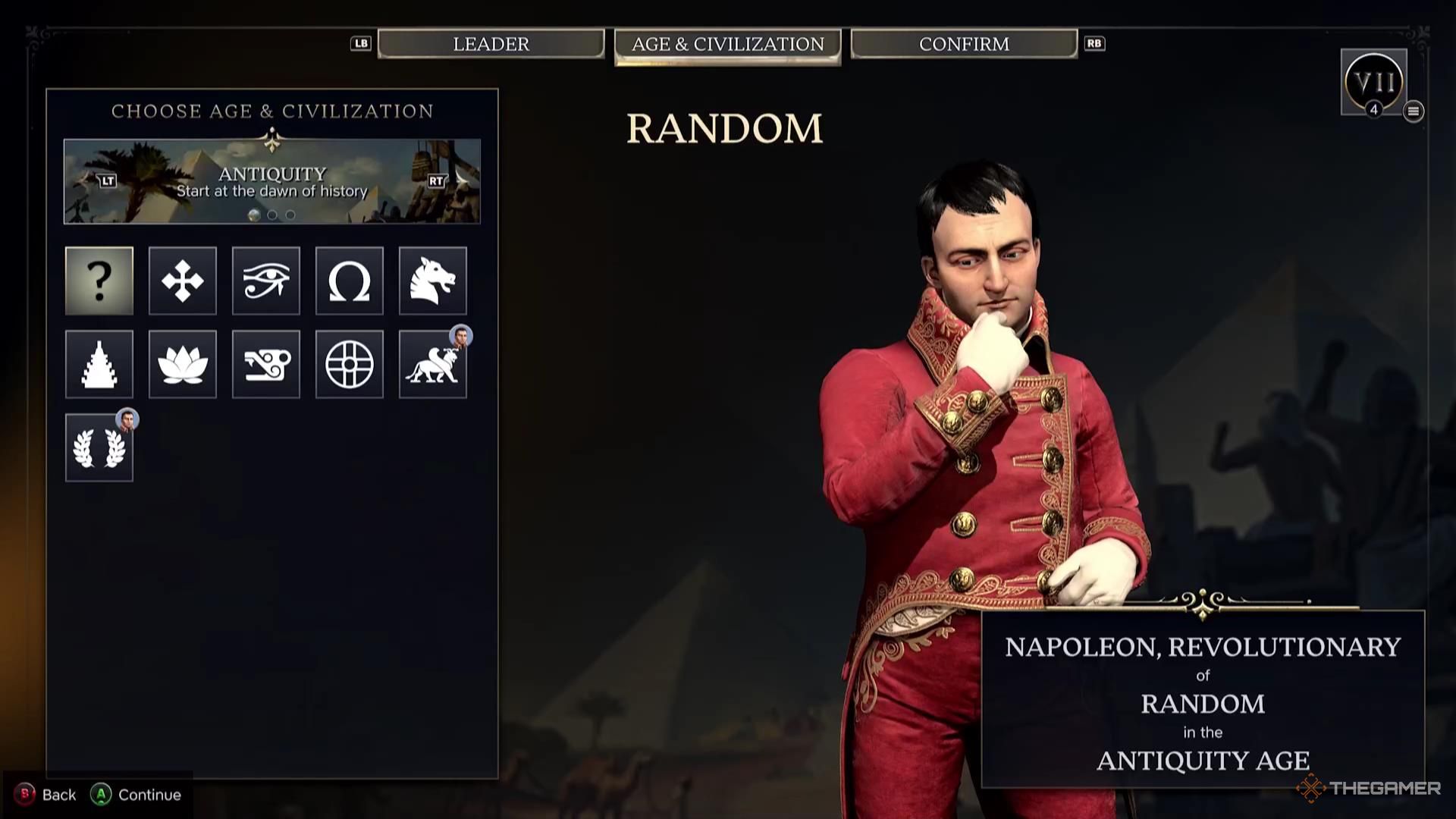Select the Omega symbol civilization
The height and width of the screenshot is (819, 1456).
click(350, 281)
